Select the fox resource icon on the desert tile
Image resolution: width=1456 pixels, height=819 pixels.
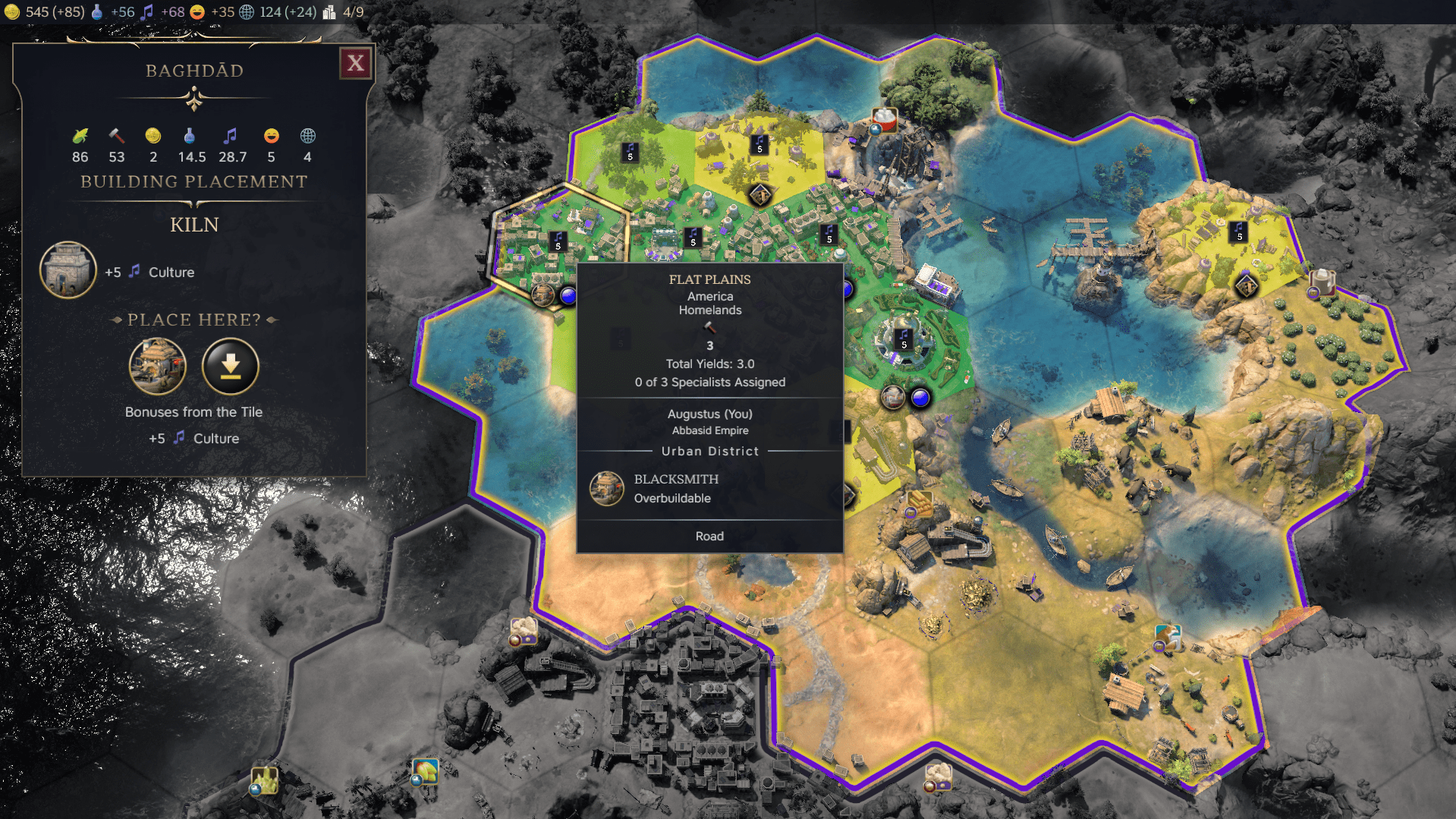click(1168, 636)
